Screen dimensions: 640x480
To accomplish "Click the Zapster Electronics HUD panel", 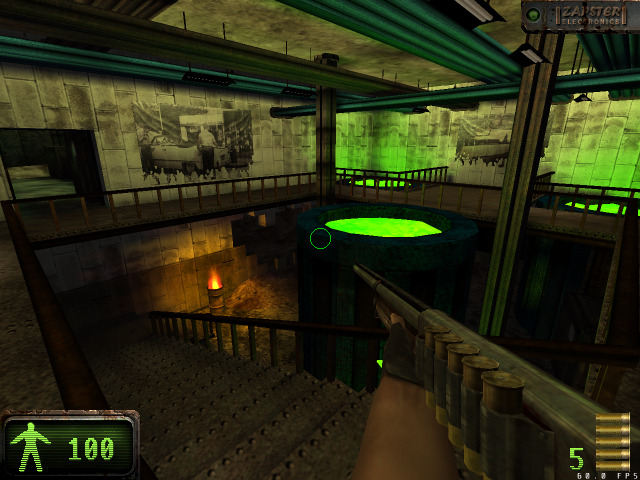I will click(580, 15).
